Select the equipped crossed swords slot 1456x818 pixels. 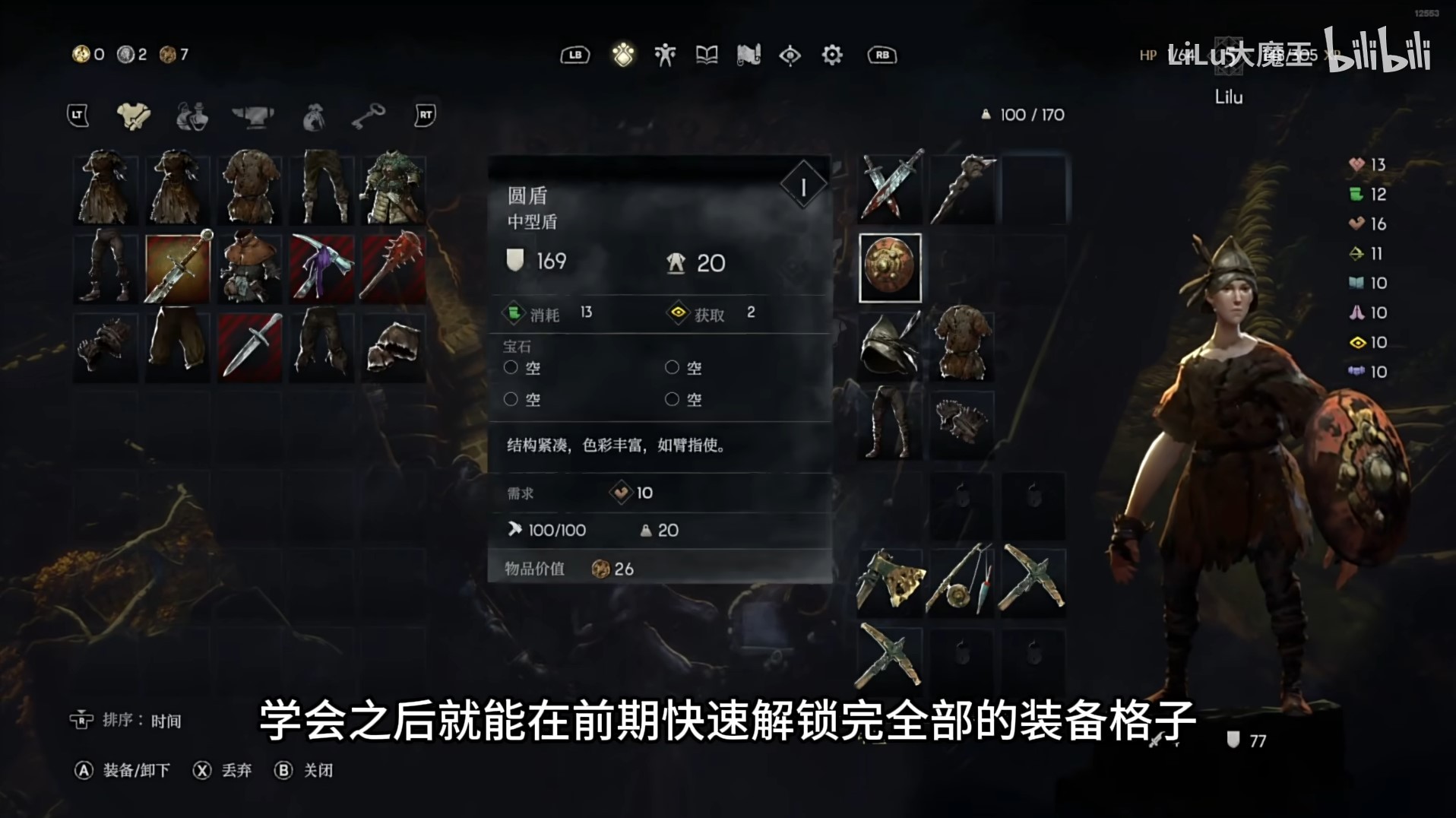pos(890,187)
